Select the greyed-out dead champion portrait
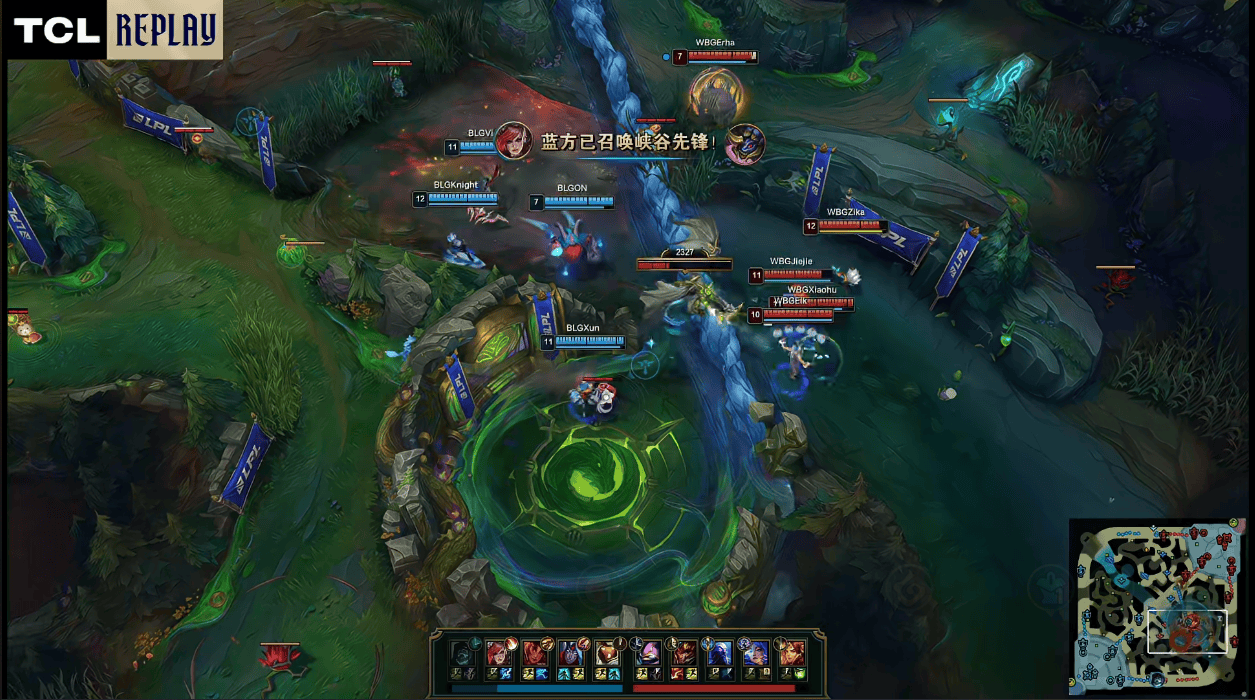This screenshot has height=700, width=1255. coord(461,653)
